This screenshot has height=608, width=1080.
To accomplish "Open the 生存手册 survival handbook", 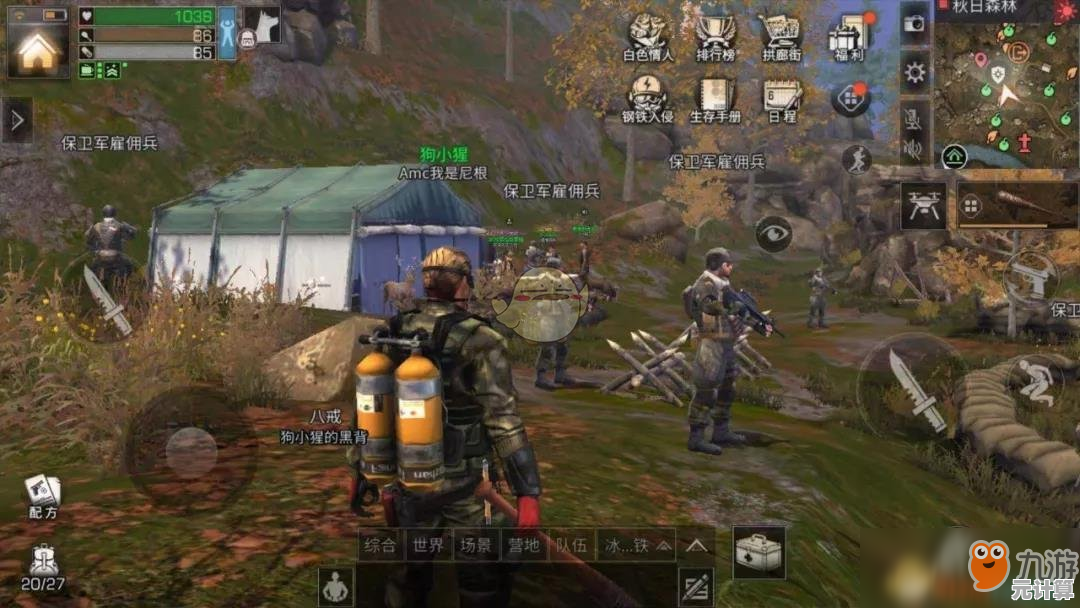I will (716, 99).
